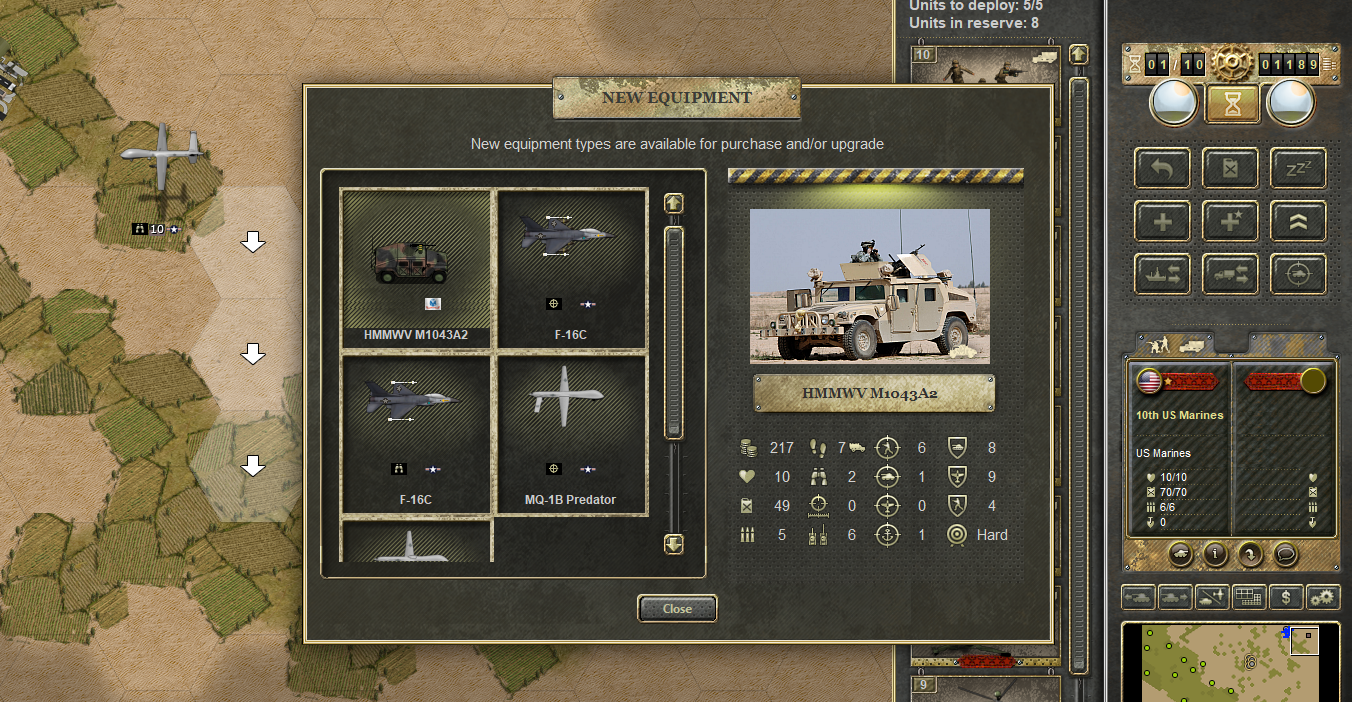Click the ship embark swap button

[1162, 274]
